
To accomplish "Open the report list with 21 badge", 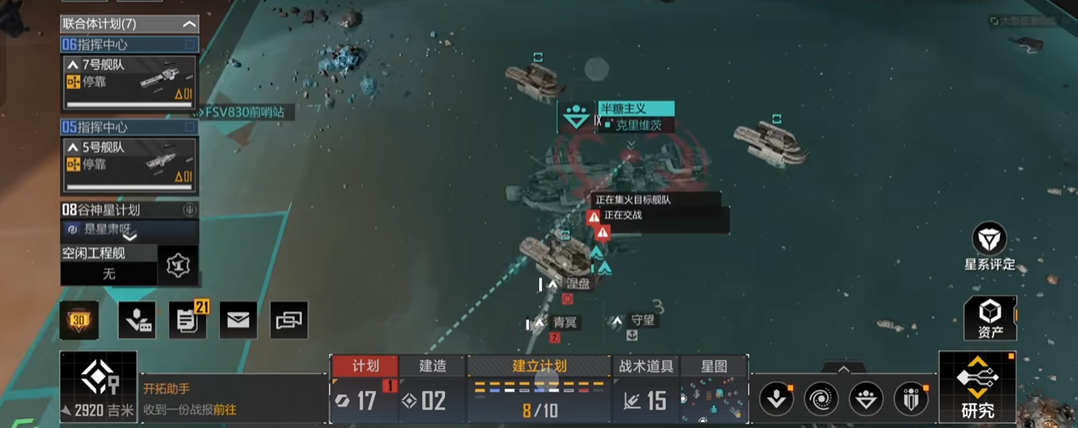I will coord(186,319).
